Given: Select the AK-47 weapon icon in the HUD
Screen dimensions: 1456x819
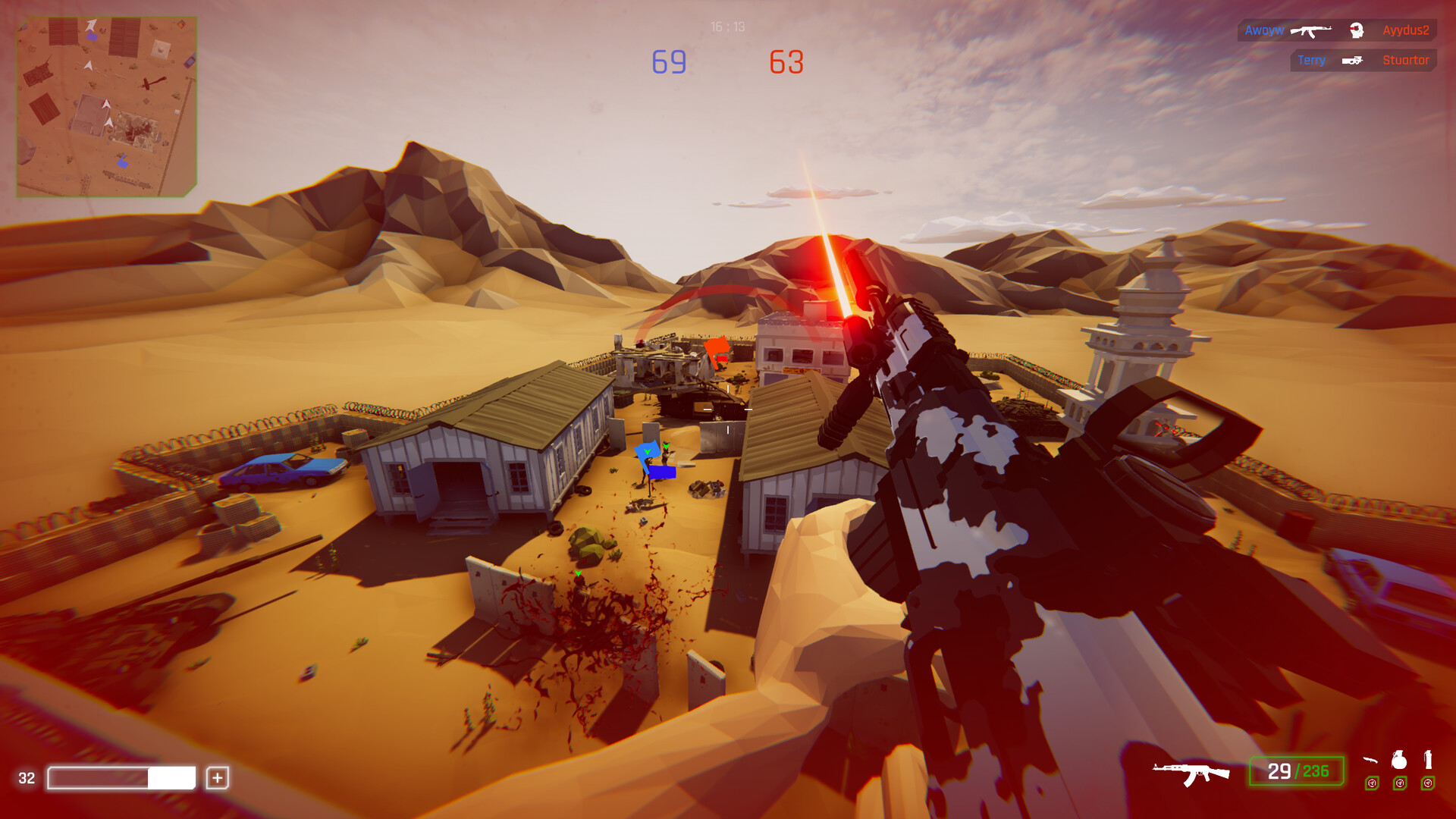Looking at the screenshot, I should coord(1192,771).
